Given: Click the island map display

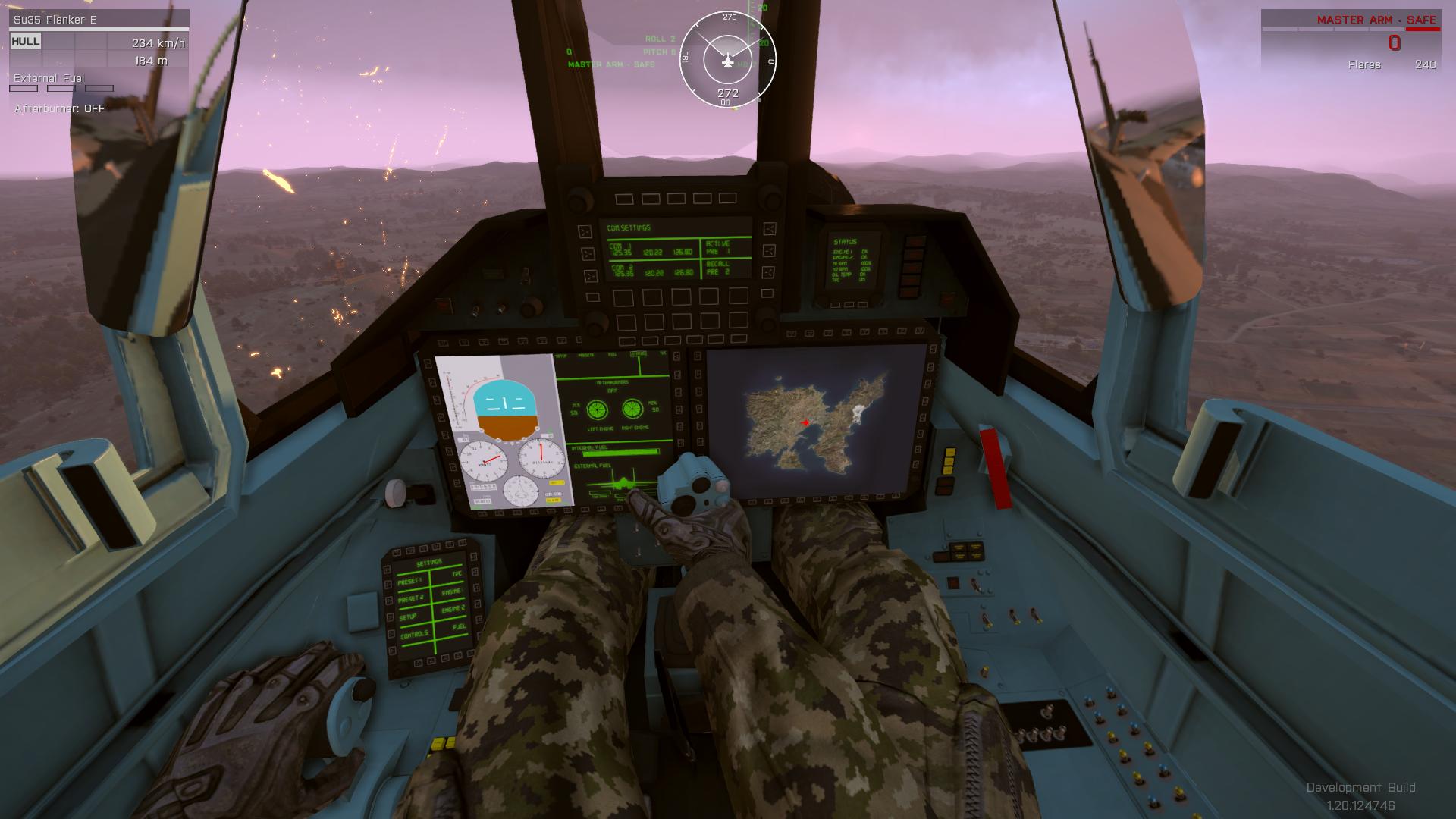Looking at the screenshot, I should (815, 422).
